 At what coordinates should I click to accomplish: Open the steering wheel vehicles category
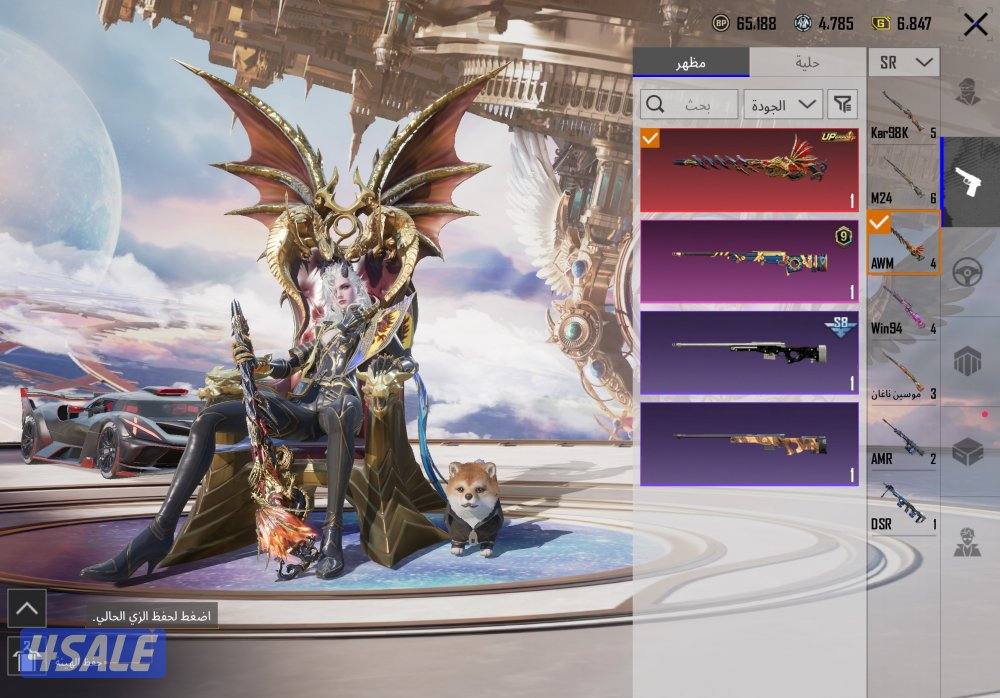tap(968, 272)
